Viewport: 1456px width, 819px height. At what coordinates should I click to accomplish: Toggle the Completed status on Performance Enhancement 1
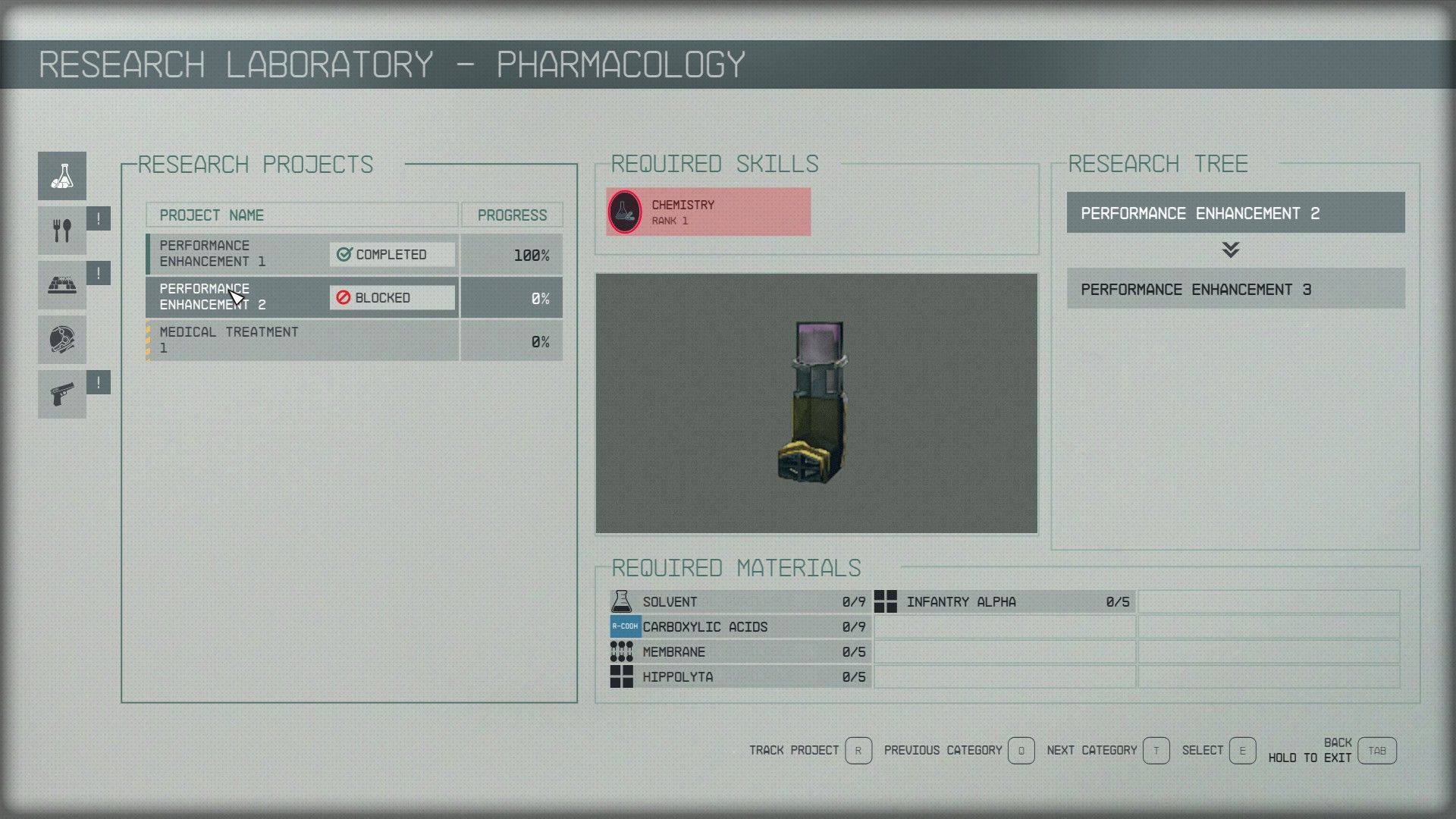(391, 254)
